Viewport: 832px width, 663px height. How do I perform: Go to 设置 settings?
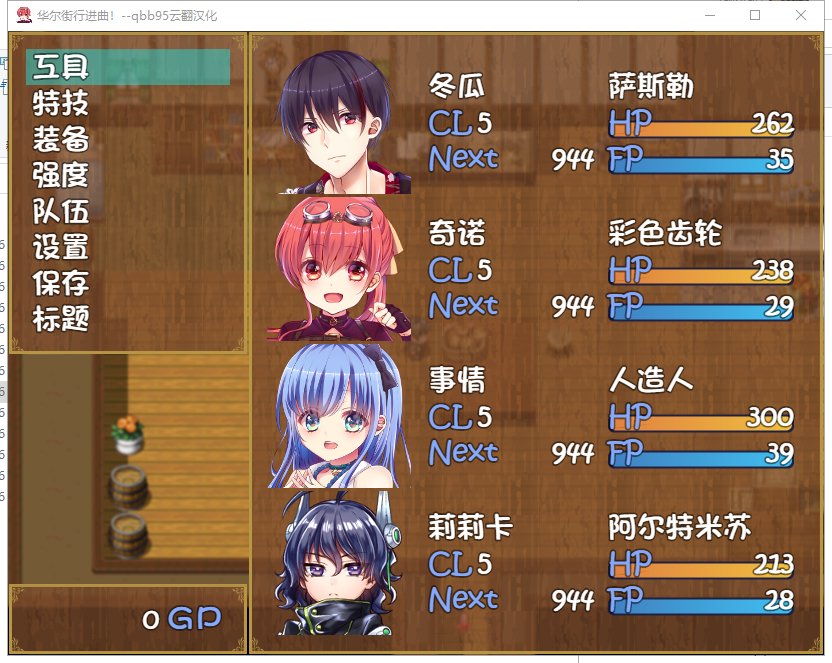62,247
